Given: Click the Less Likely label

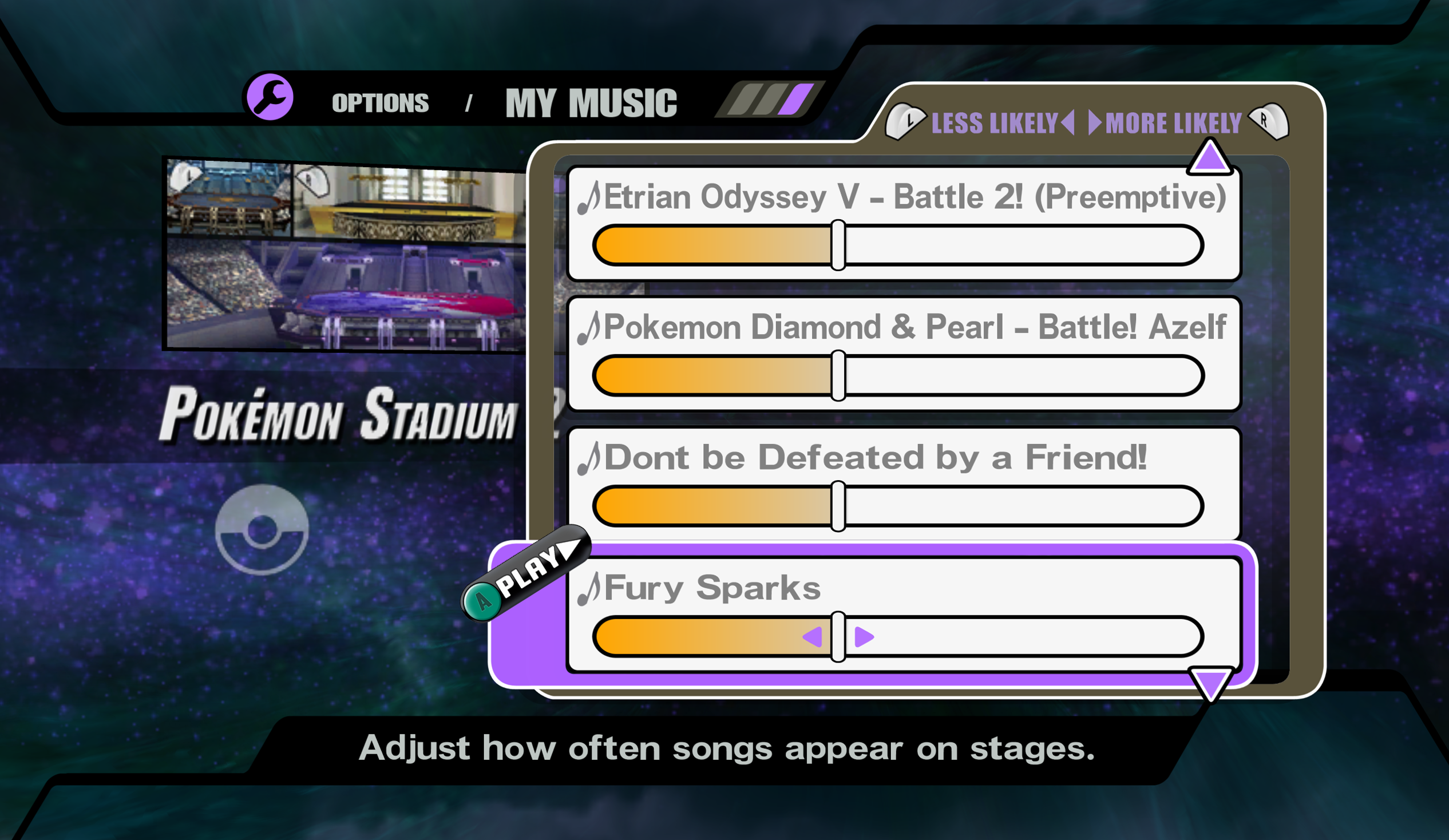Looking at the screenshot, I should click(x=994, y=123).
